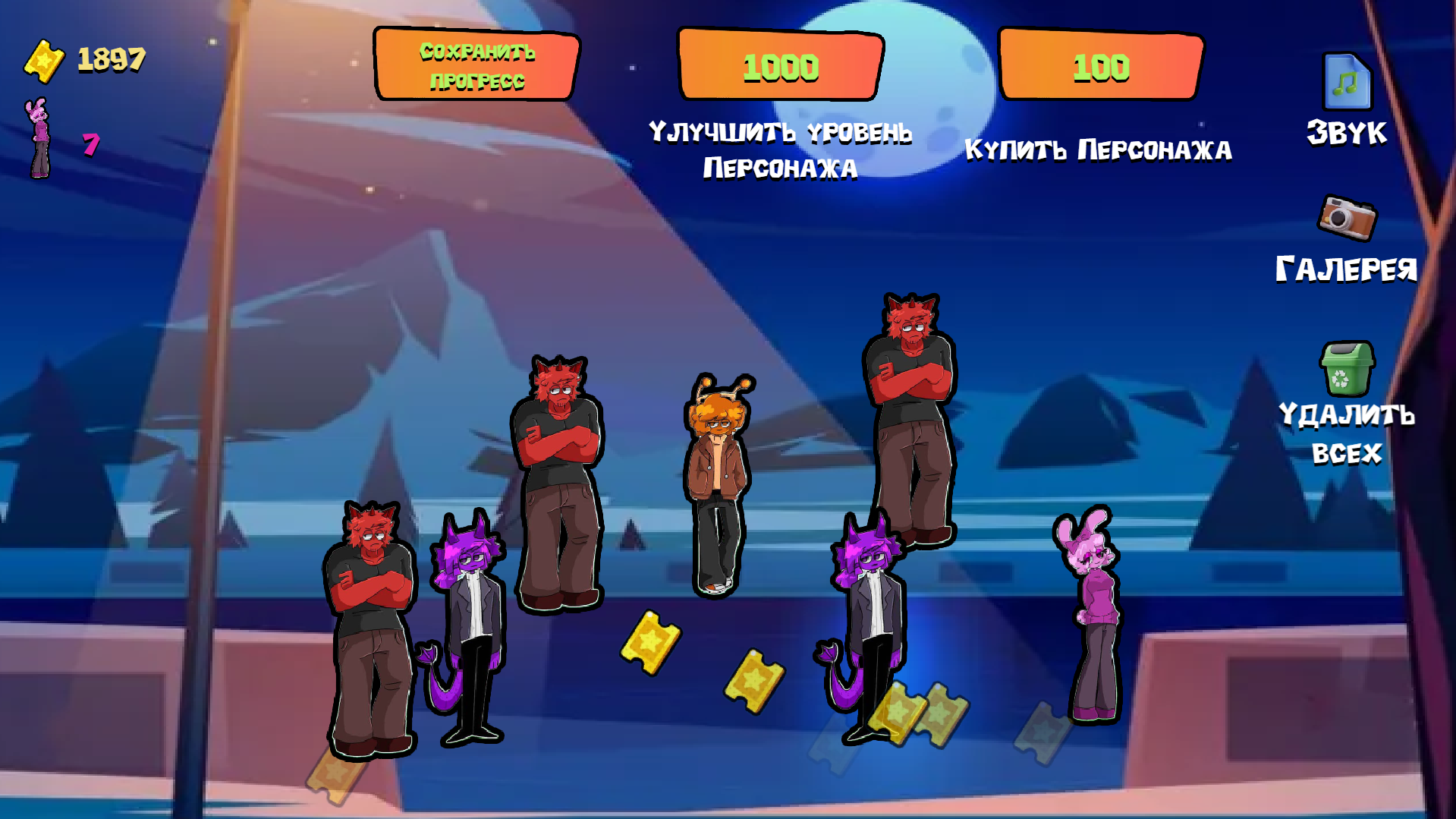This screenshot has height=819, width=1456.
Task: Select the pink bunny avatar in top-left corner
Action: pos(36,137)
